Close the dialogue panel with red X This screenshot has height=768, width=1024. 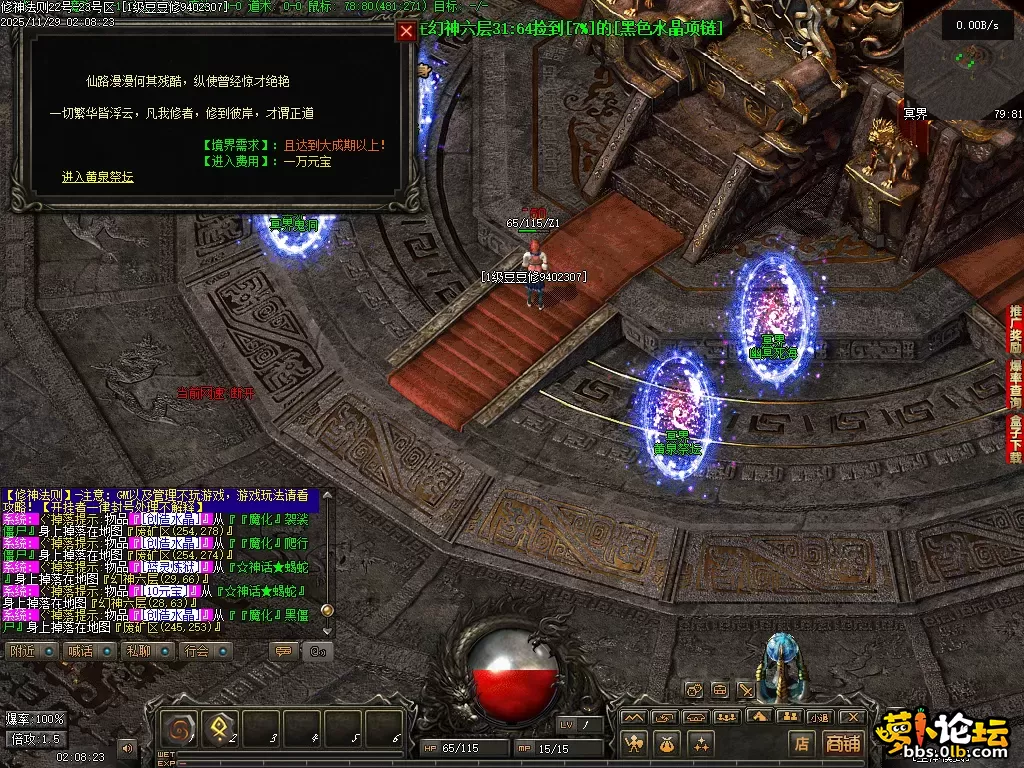point(406,31)
